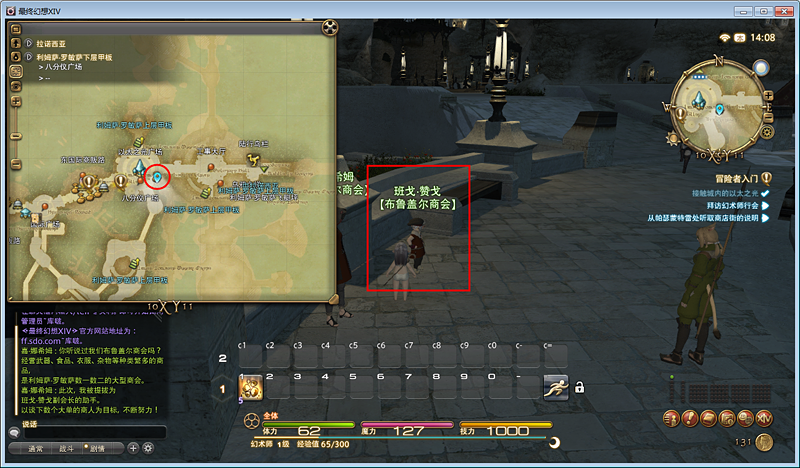Screen dimensions: 800x468
Task: Toggle the hotbar padlock
Action: (x=579, y=387)
